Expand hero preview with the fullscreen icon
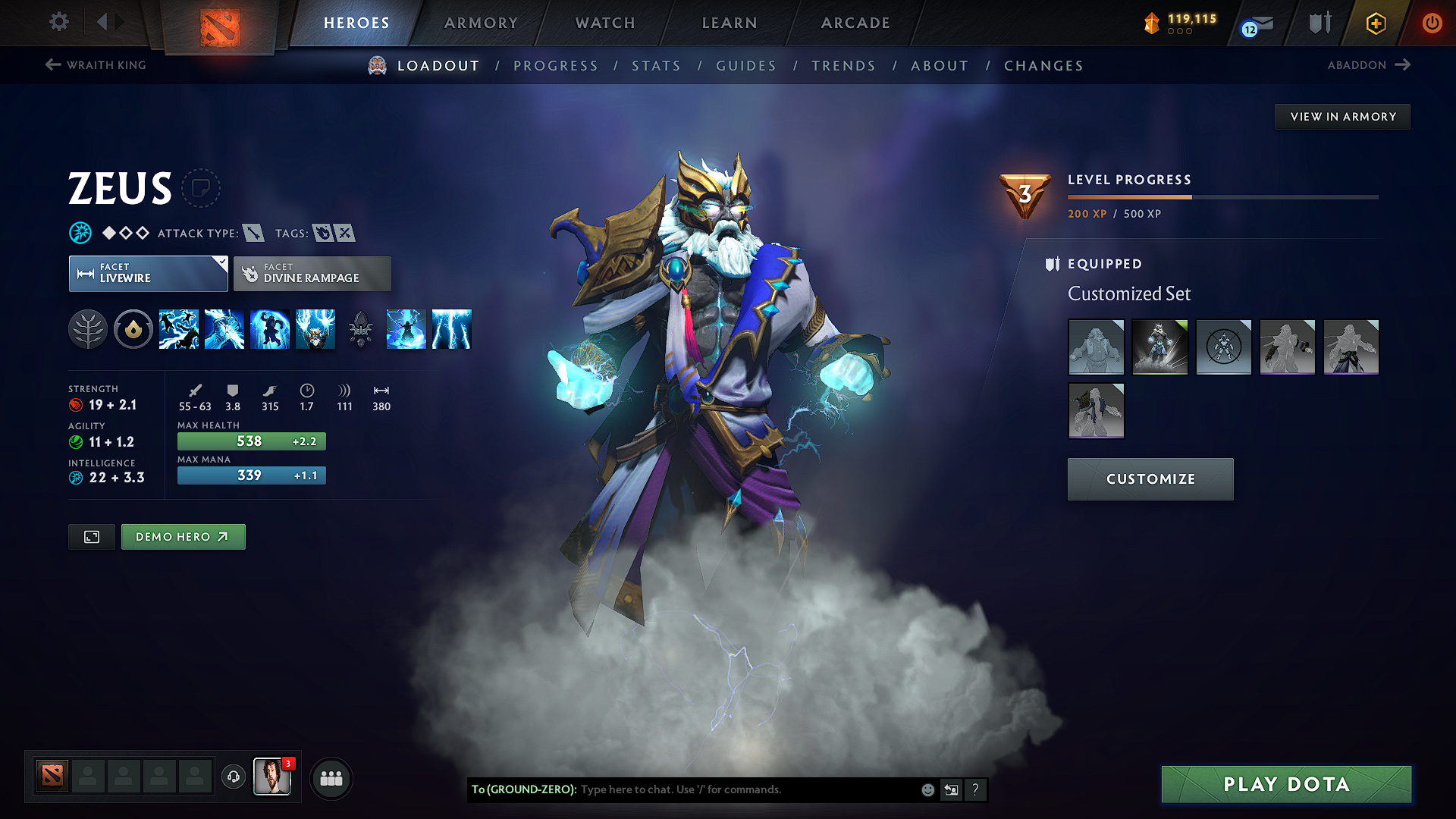 click(91, 536)
